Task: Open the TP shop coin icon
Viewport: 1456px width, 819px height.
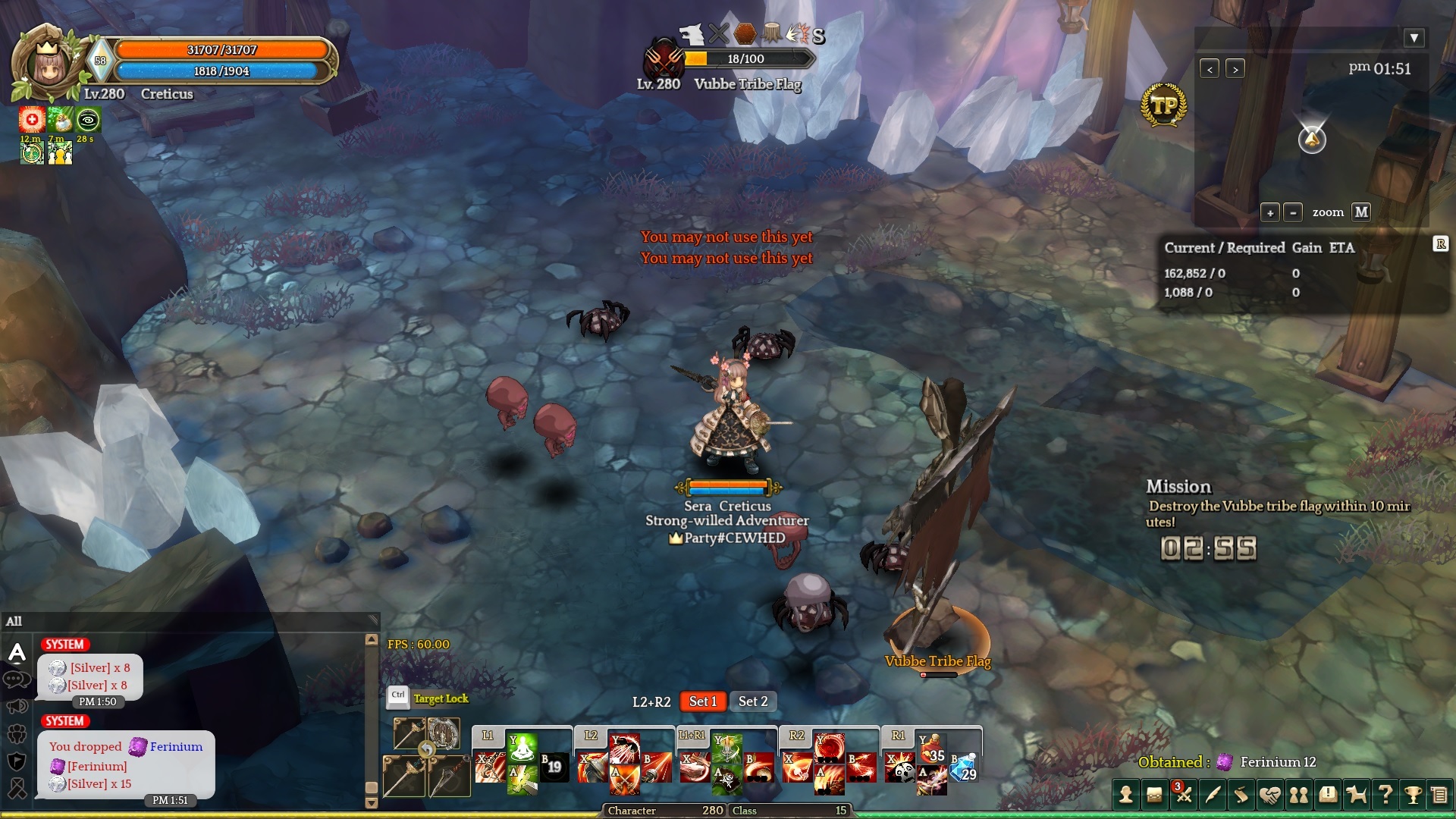Action: click(x=1163, y=105)
